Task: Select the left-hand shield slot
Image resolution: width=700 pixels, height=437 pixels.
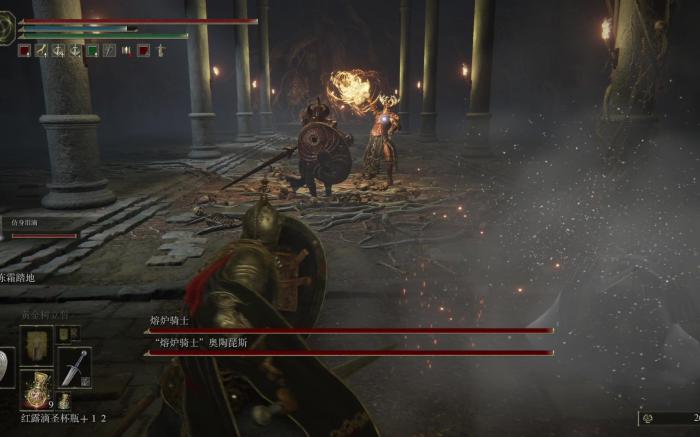Action: [x=6, y=367]
